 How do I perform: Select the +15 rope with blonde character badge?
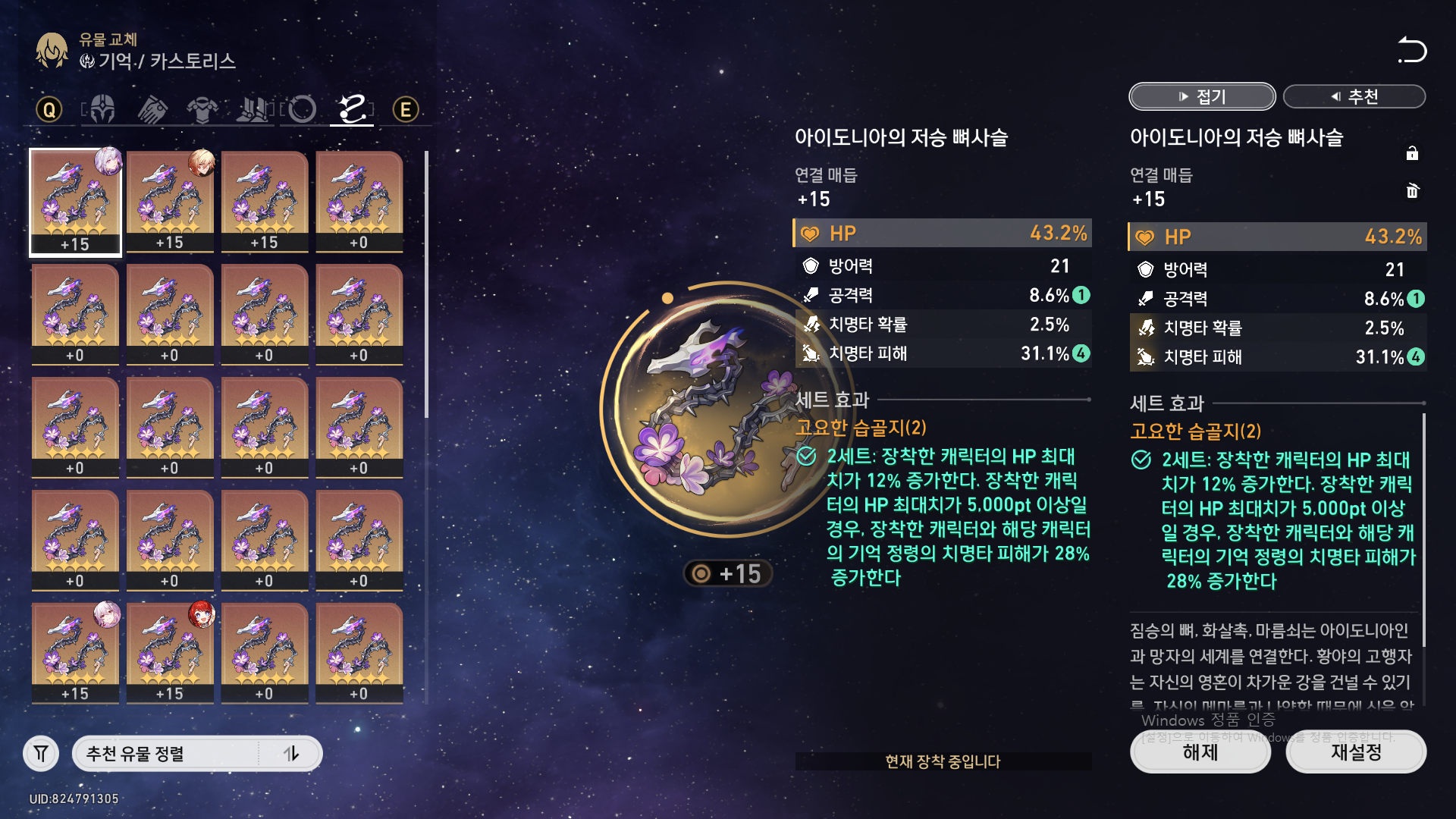tap(170, 201)
